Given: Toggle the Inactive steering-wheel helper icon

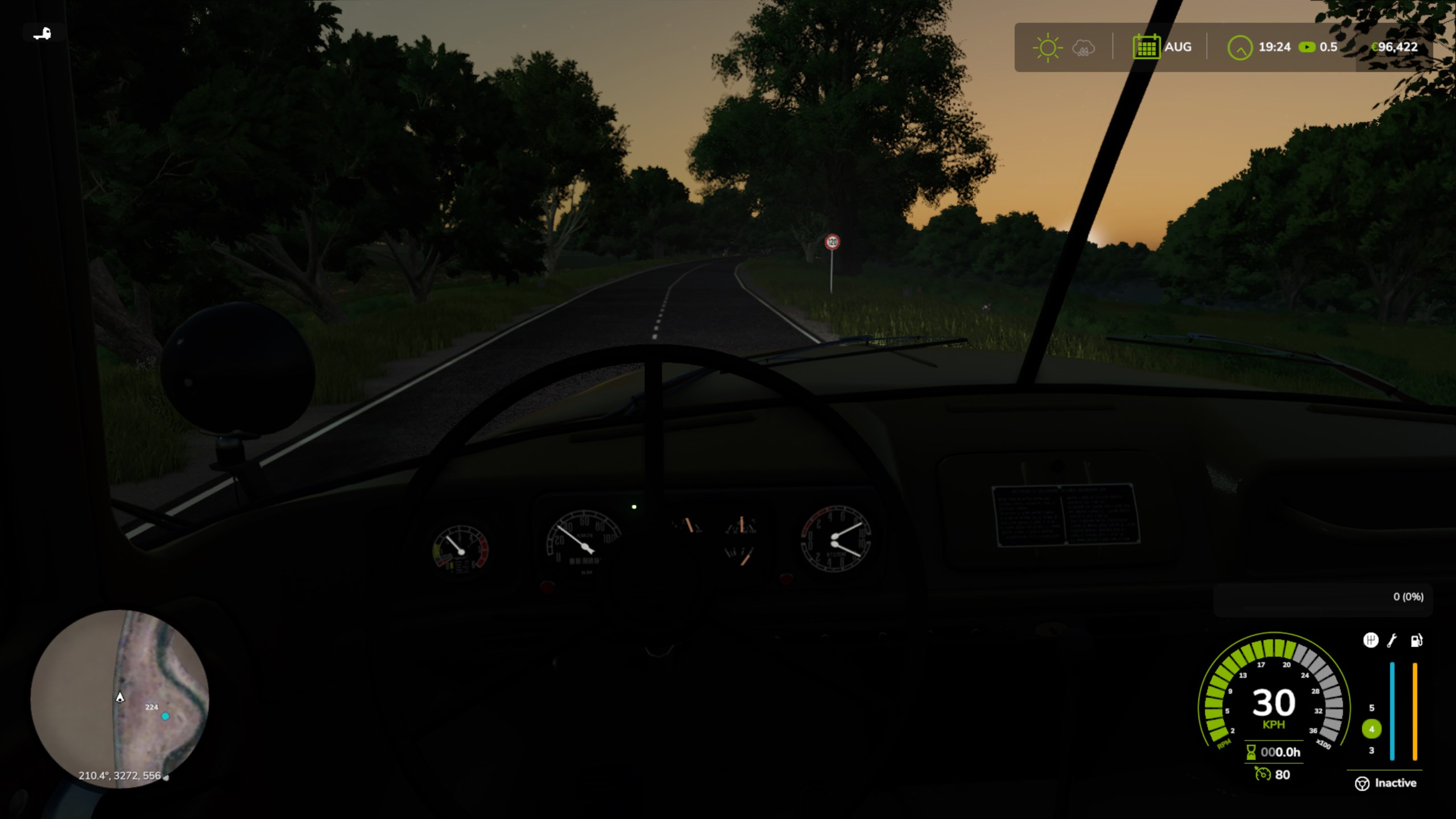Looking at the screenshot, I should coord(1362,784).
